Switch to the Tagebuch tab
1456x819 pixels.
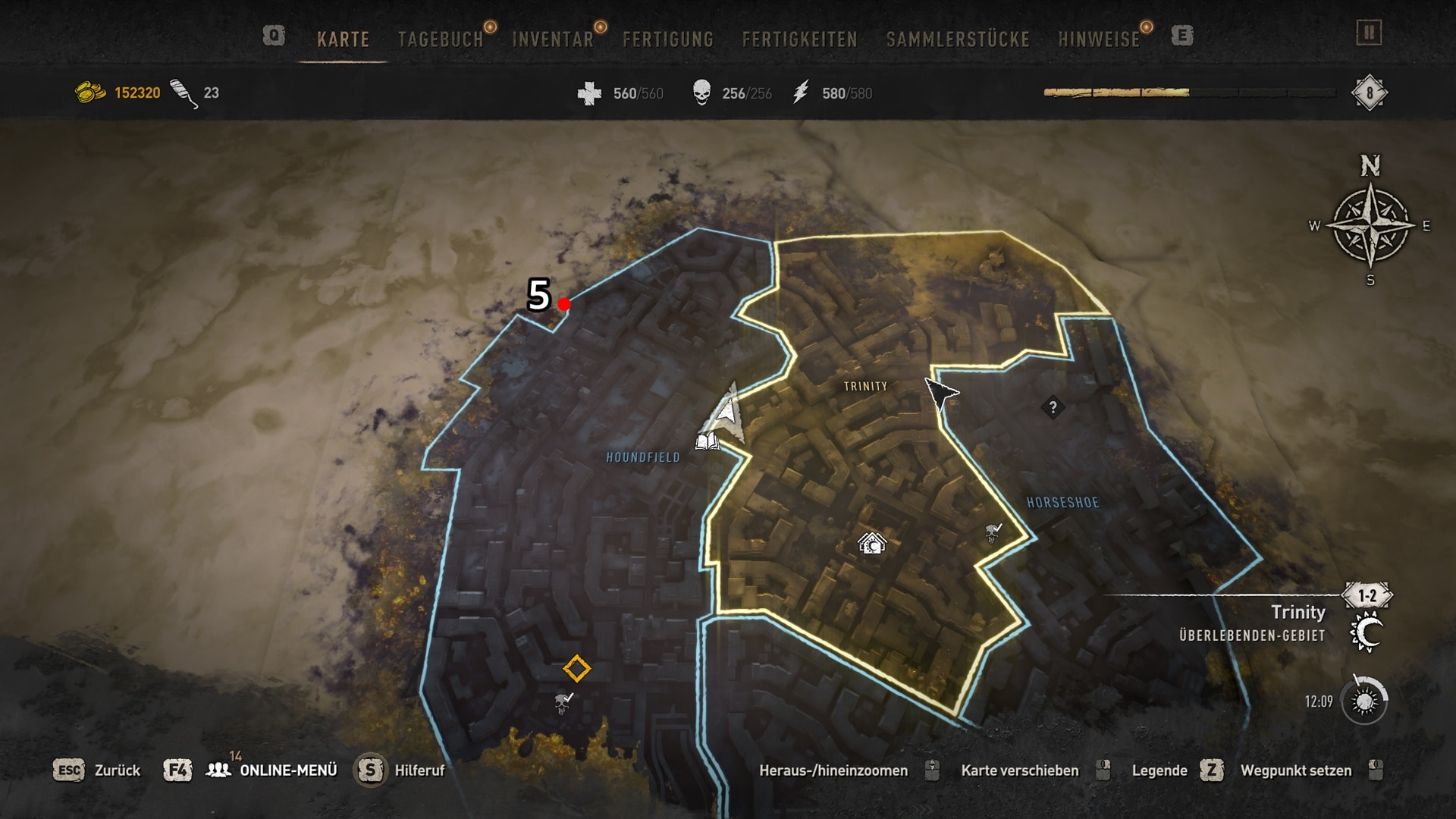(x=440, y=39)
